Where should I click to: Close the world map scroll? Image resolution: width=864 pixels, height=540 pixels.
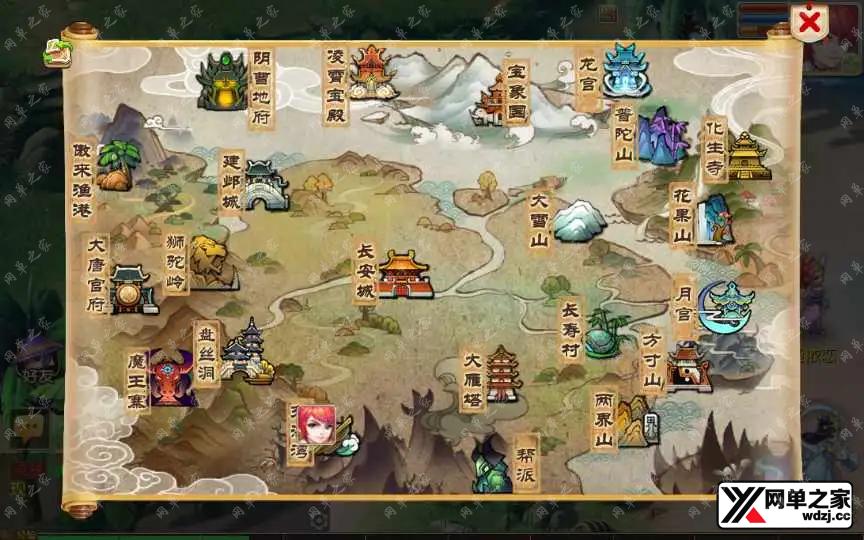[808, 22]
